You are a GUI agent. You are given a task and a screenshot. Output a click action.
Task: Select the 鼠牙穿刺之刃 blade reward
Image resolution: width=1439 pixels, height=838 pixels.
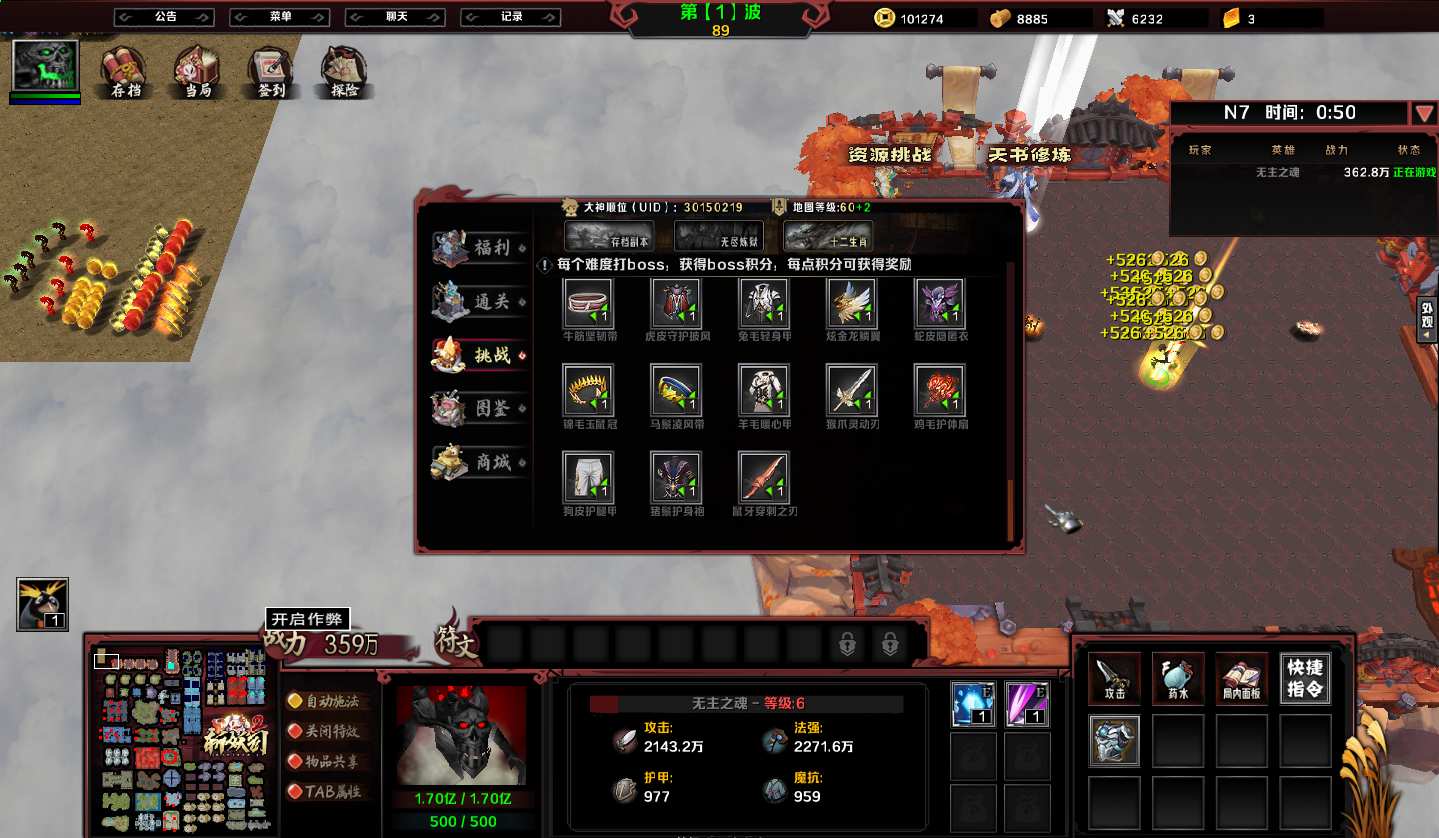coord(764,477)
